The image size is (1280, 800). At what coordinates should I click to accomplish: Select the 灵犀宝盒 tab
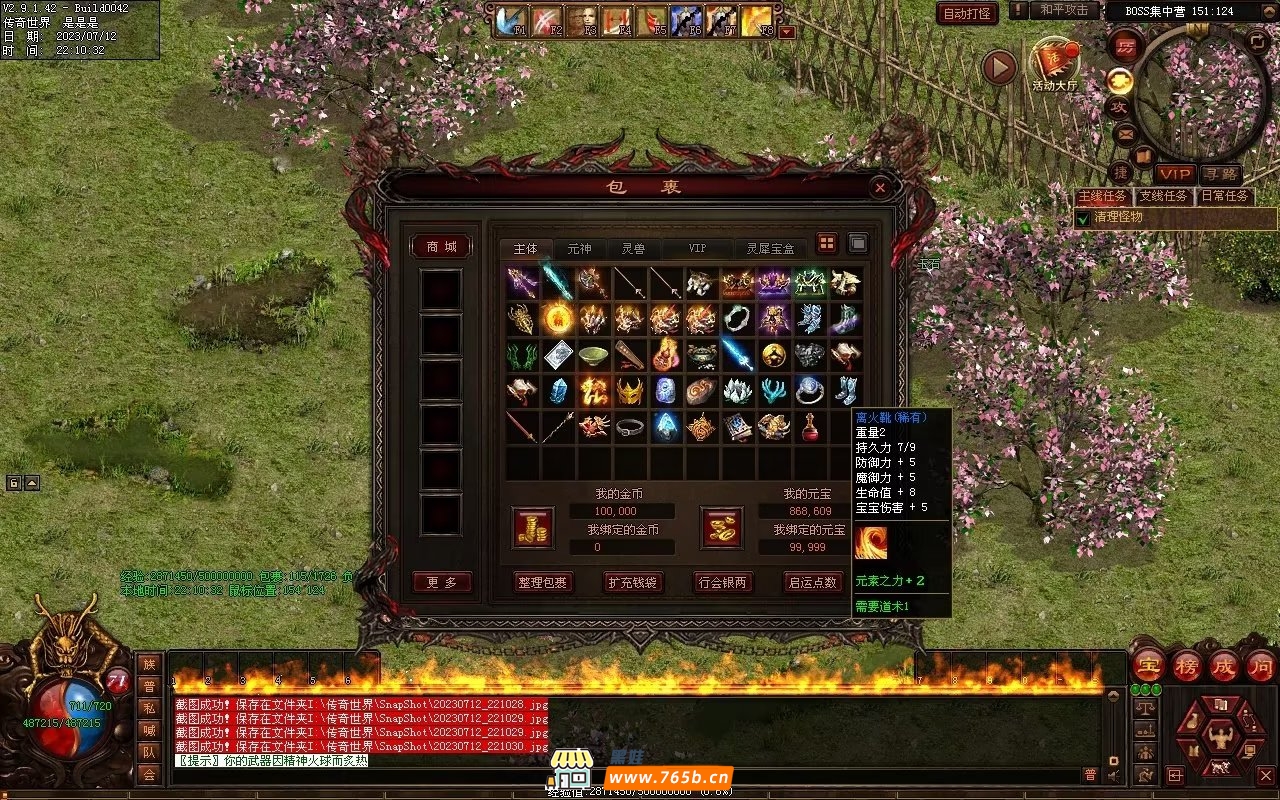click(x=770, y=248)
